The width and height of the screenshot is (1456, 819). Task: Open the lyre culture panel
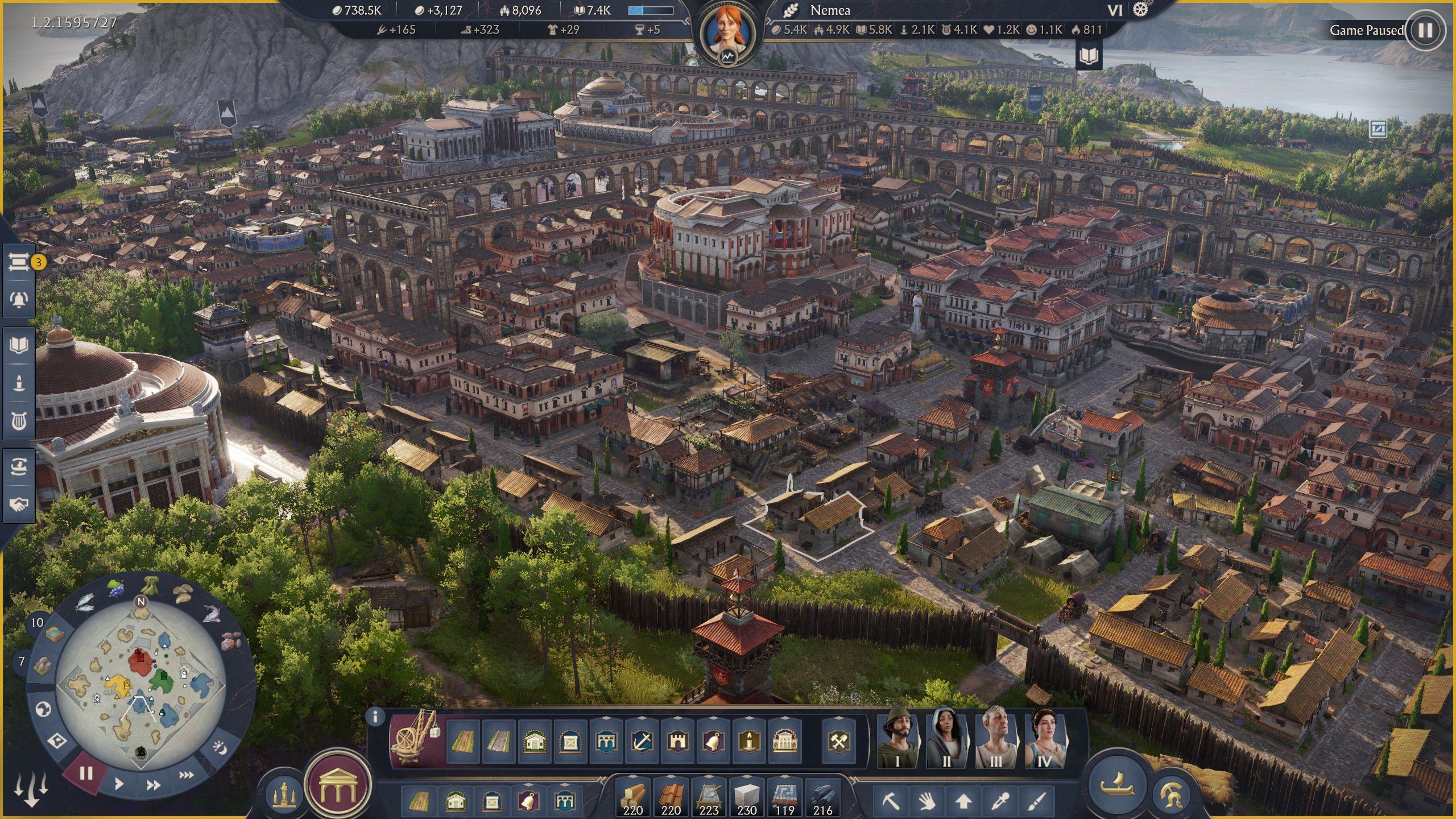click(18, 421)
